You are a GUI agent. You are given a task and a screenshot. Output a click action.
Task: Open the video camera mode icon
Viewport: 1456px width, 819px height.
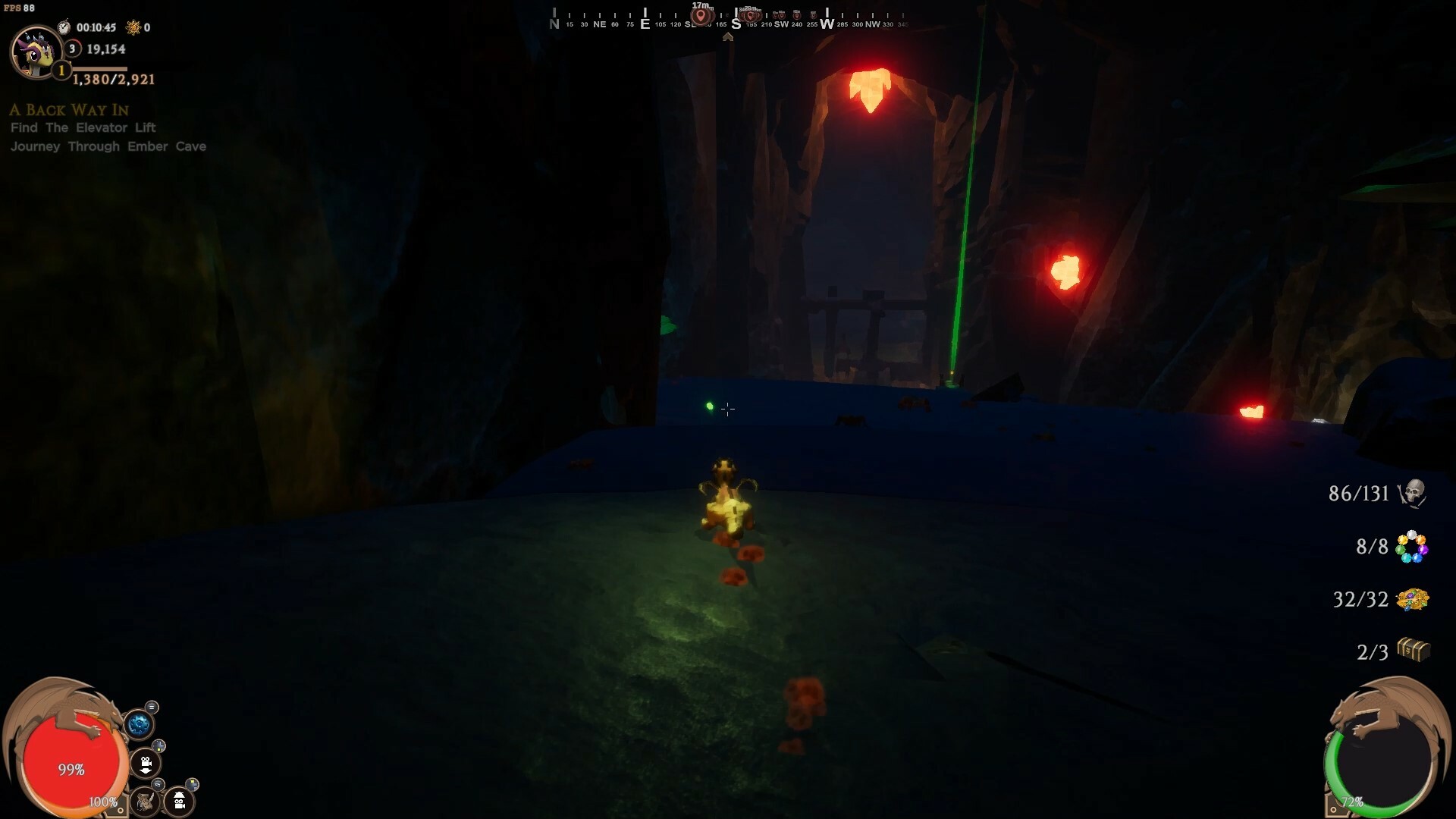[x=145, y=763]
